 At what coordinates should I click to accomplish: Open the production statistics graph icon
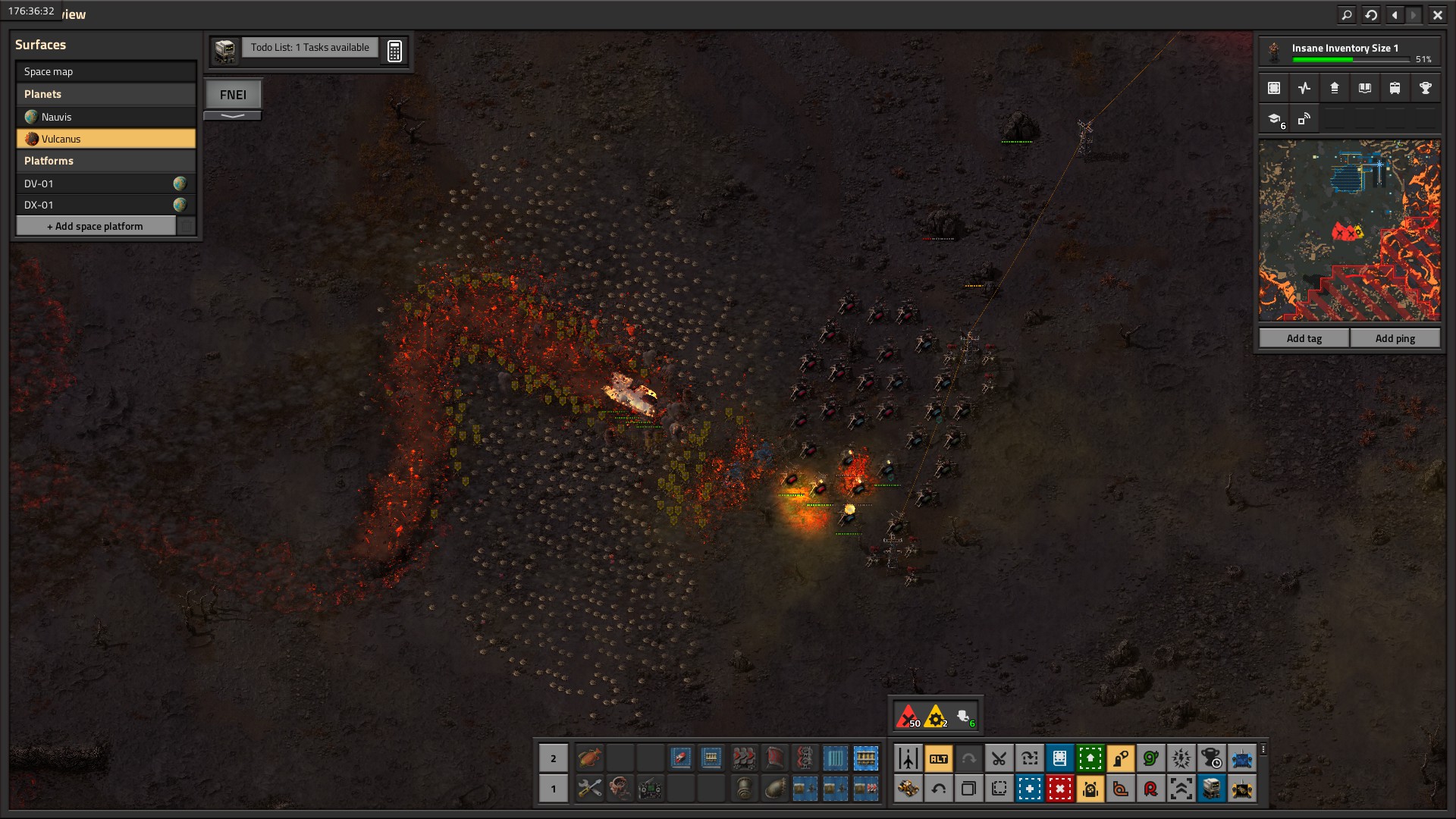(1304, 88)
